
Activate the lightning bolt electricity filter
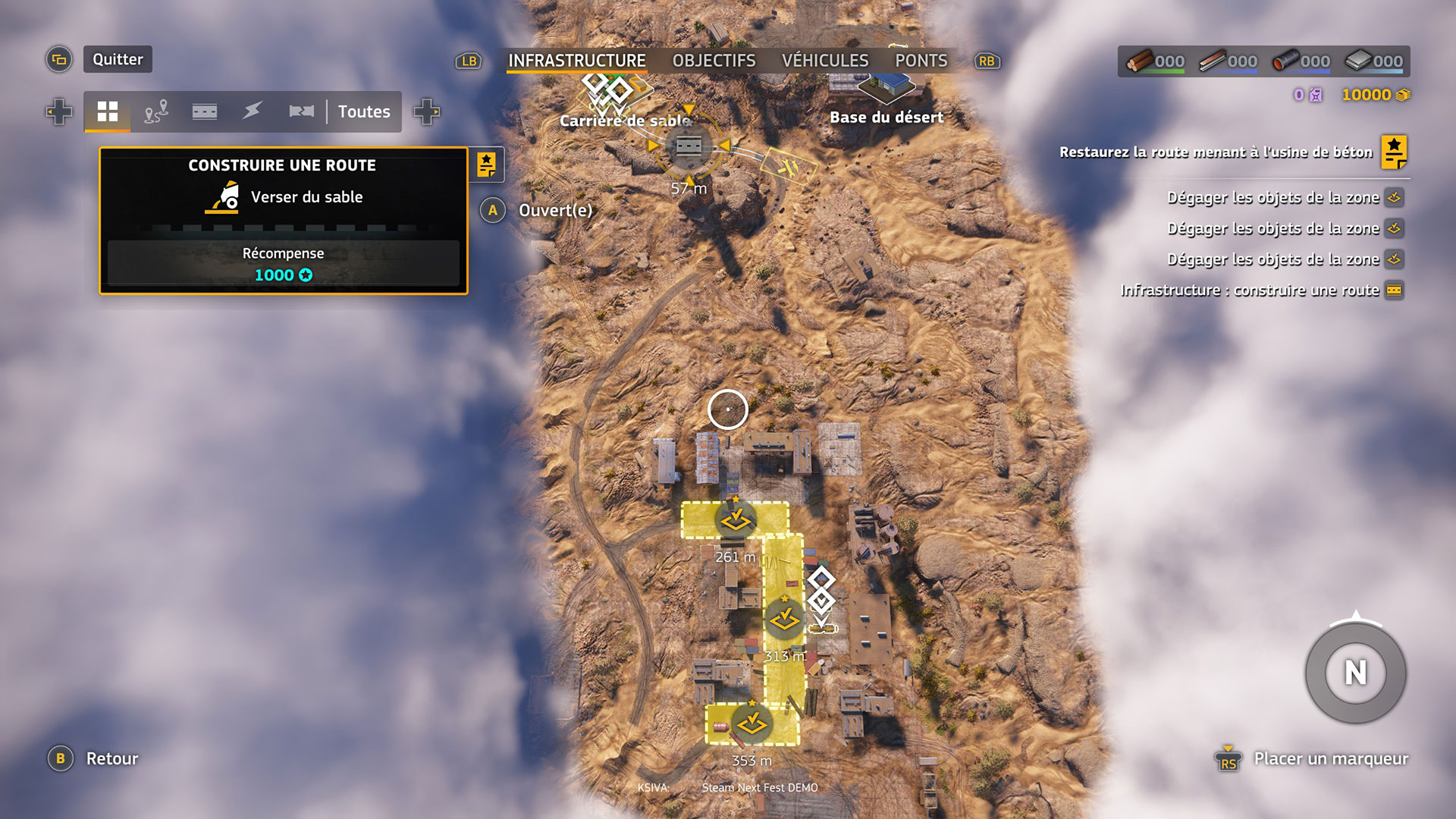click(x=253, y=111)
